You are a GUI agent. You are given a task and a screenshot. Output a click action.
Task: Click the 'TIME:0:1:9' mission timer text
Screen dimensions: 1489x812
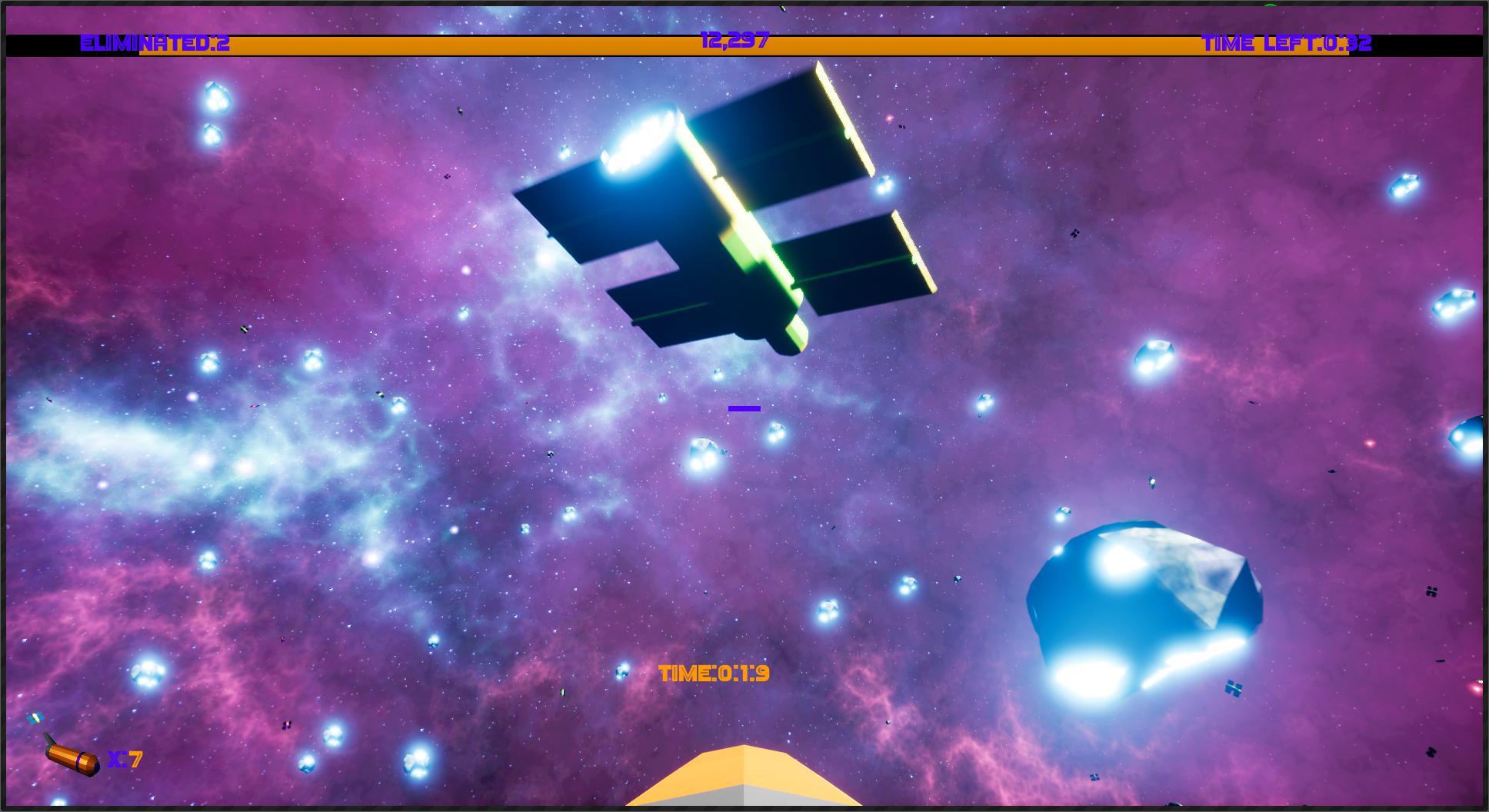714,674
